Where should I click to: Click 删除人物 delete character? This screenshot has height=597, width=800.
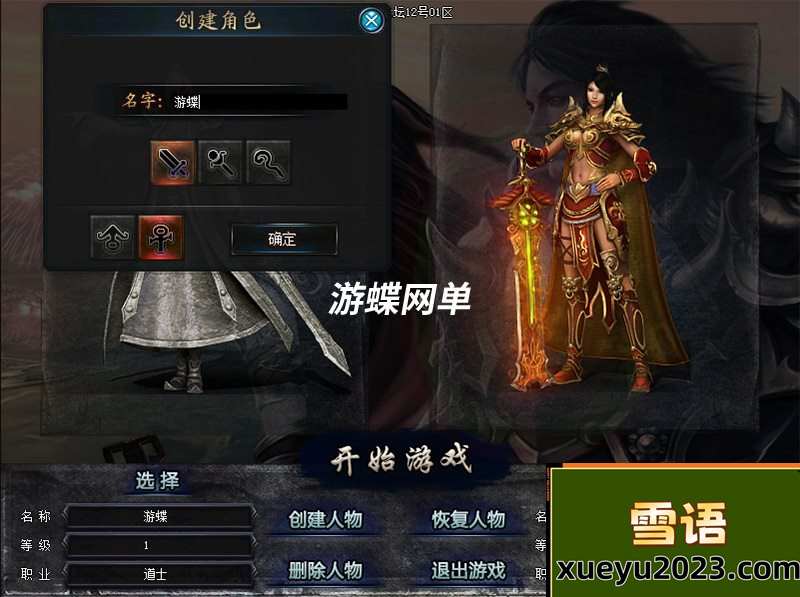pos(325,571)
